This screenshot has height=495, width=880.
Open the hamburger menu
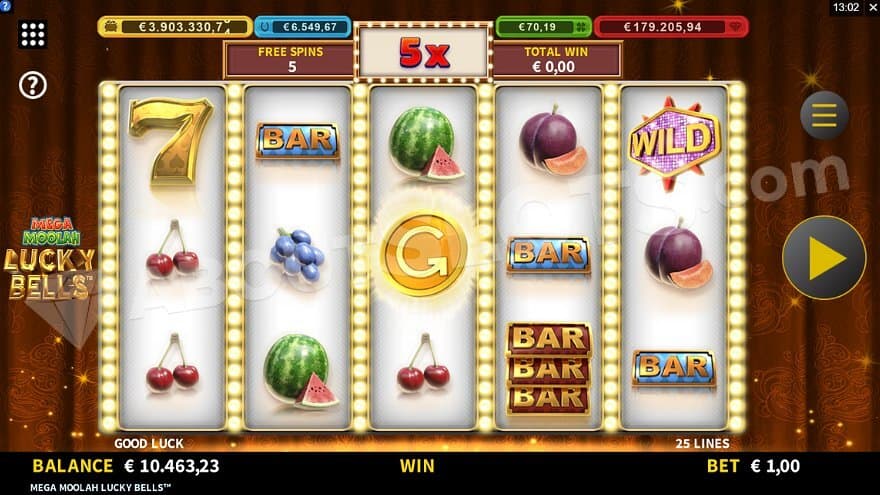824,116
